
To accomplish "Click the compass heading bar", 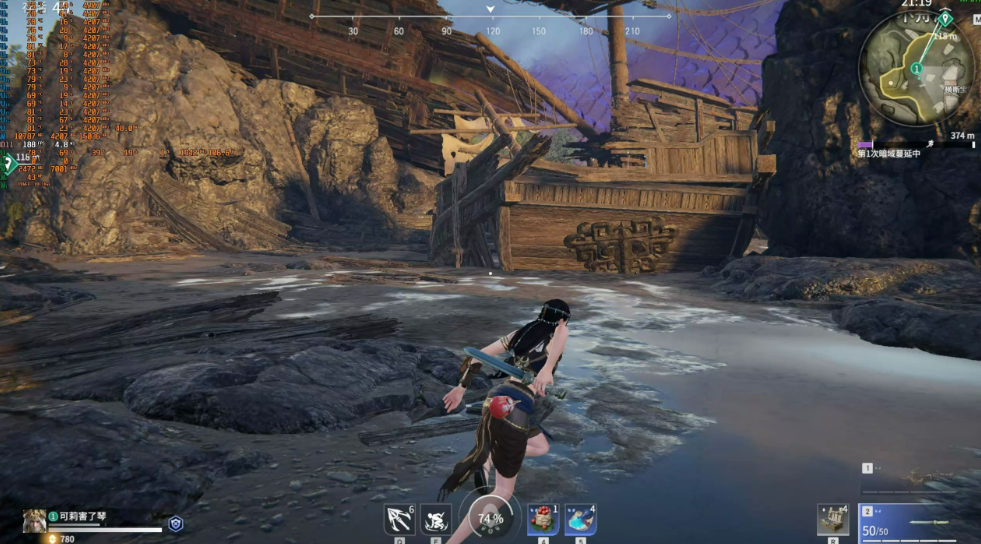I will 490,17.
